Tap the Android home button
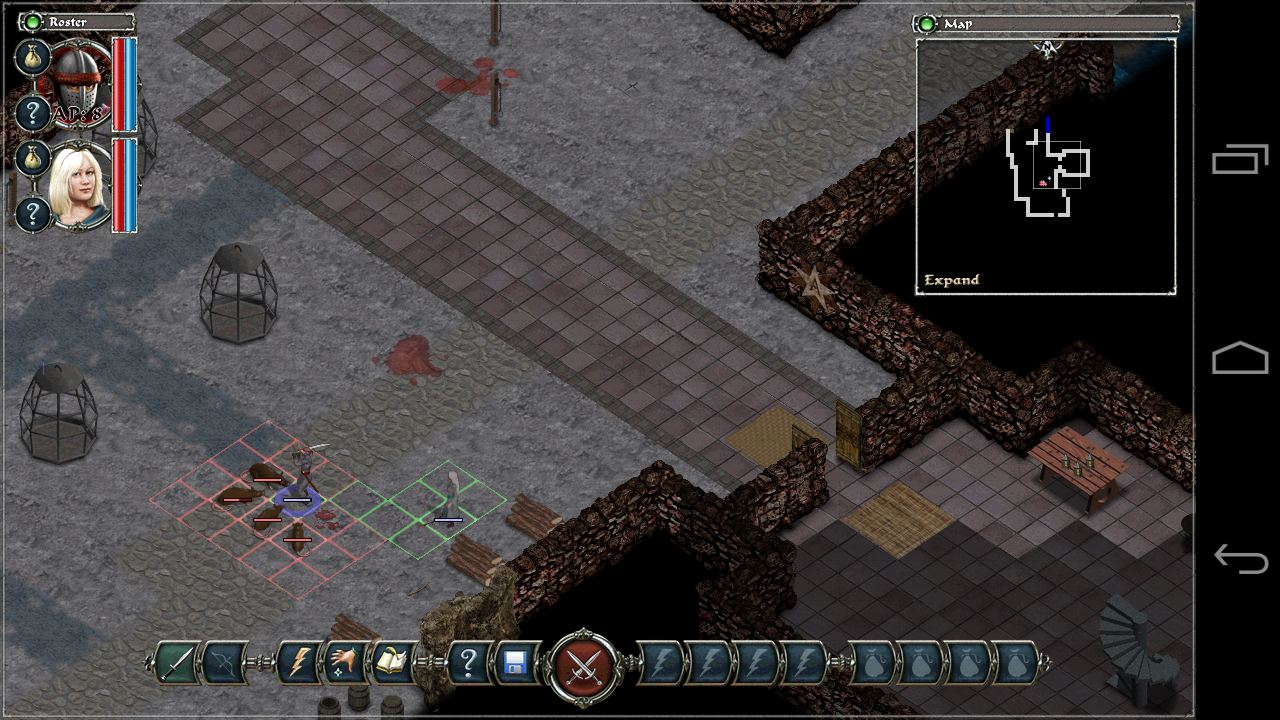Screen dimensions: 1280x720 tap(1240, 358)
